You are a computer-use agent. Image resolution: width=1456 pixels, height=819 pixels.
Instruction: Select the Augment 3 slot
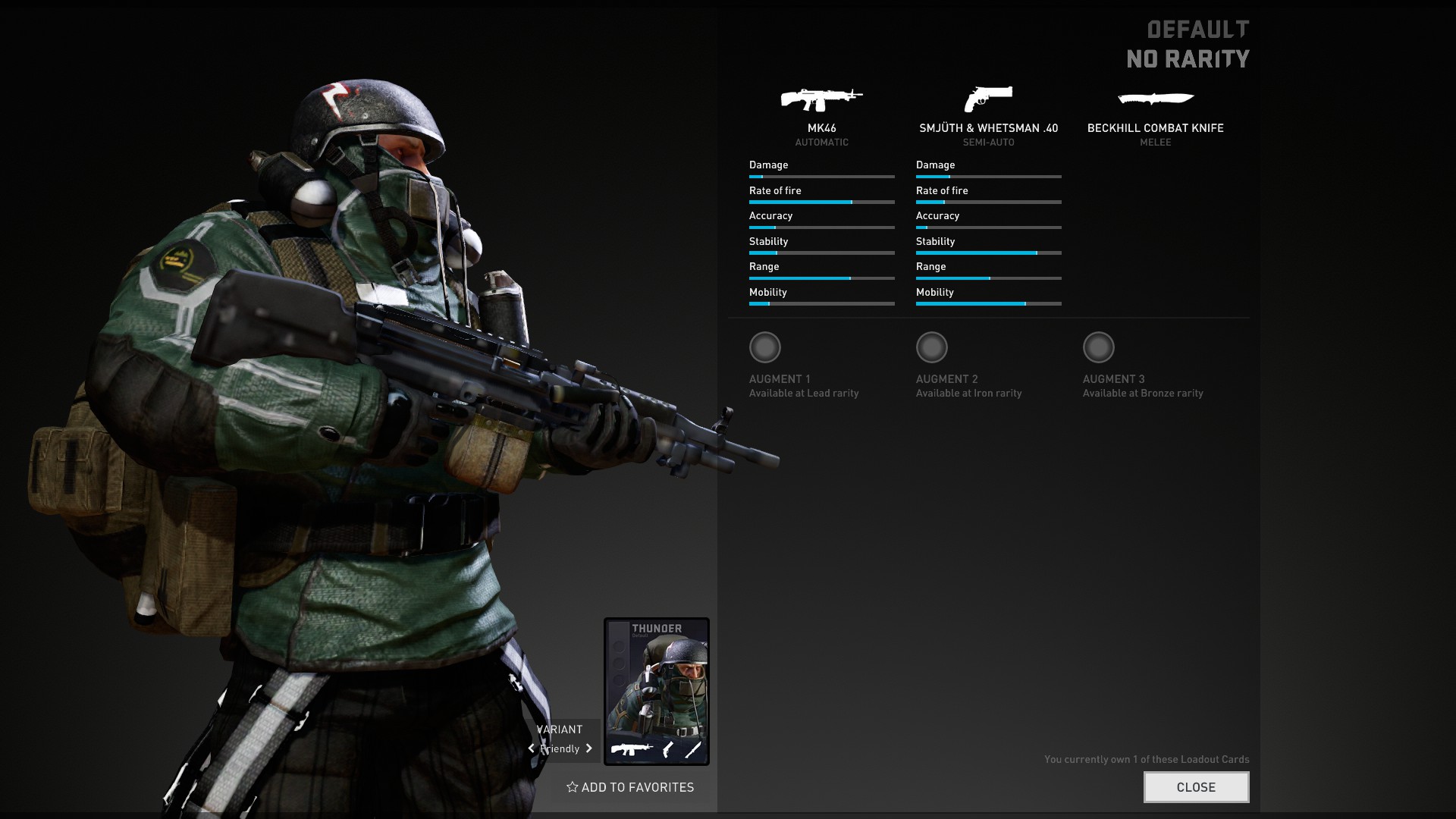pos(1099,347)
